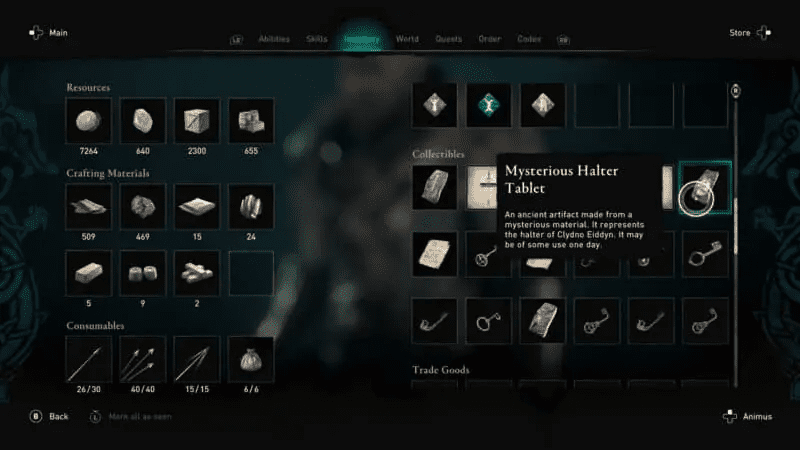Choose the resource slot with 640
The width and height of the screenshot is (800, 450).
(142, 120)
